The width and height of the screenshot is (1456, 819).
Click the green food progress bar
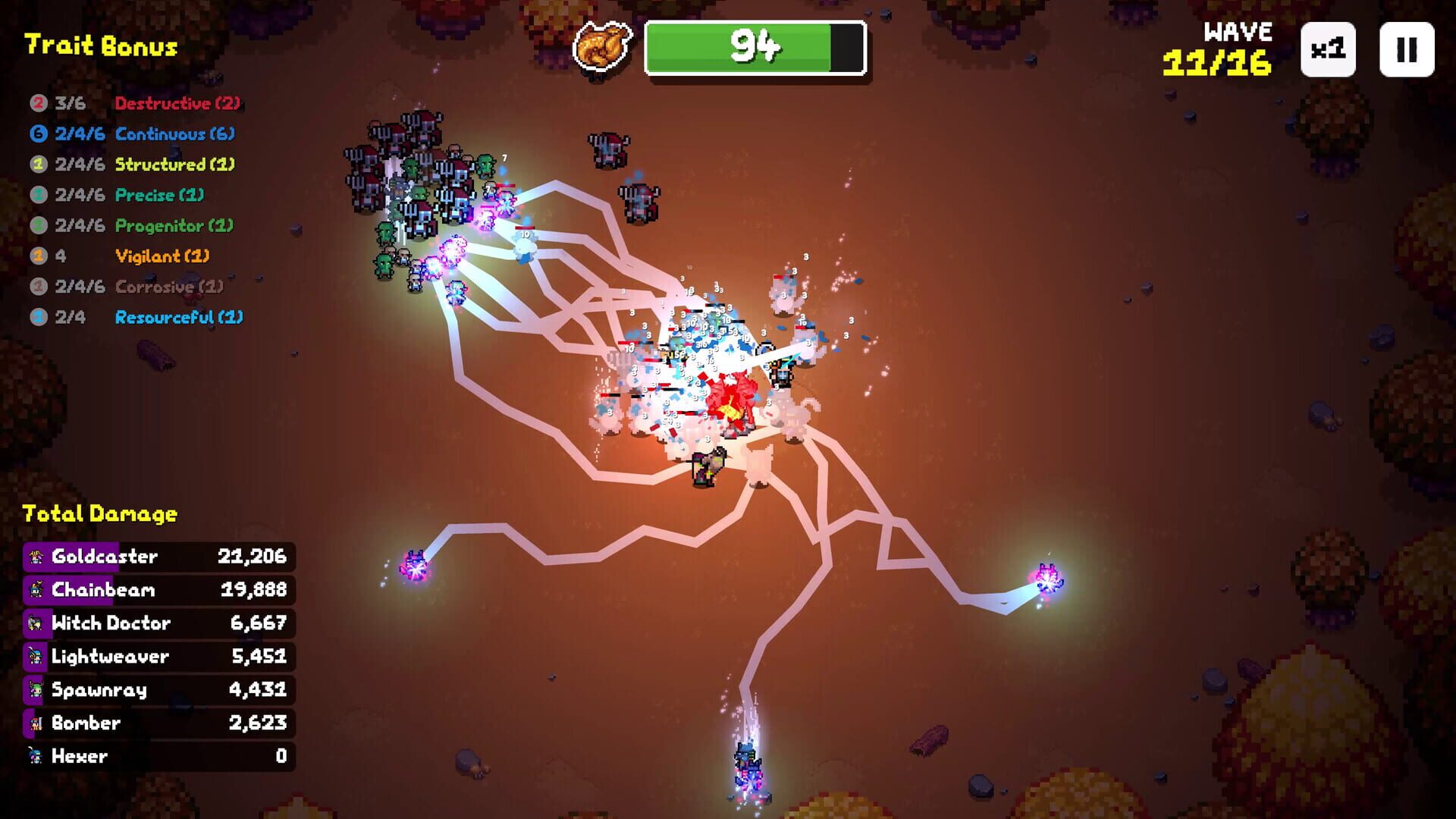tap(755, 45)
